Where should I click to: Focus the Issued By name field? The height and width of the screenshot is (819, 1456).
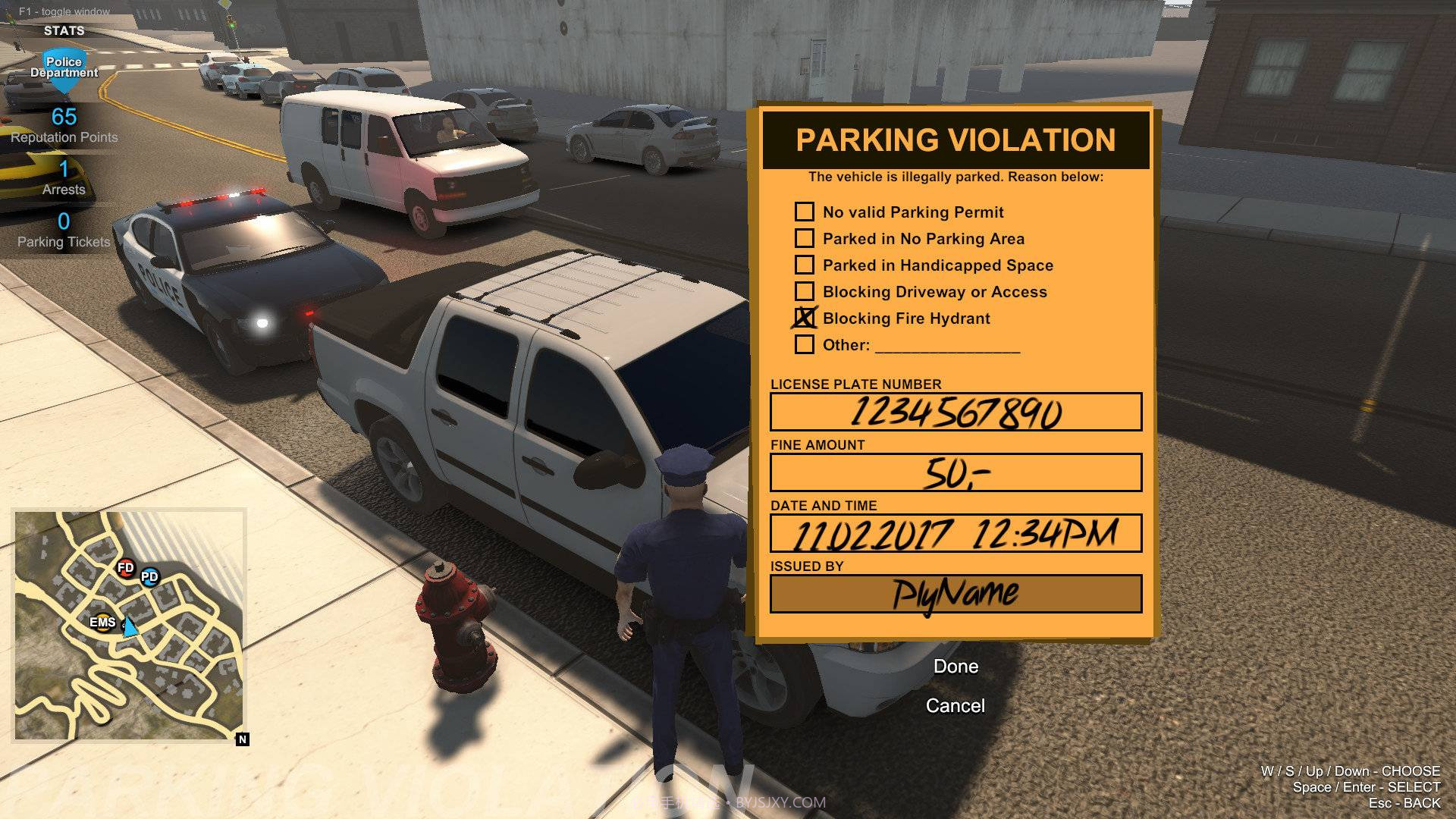click(x=955, y=594)
